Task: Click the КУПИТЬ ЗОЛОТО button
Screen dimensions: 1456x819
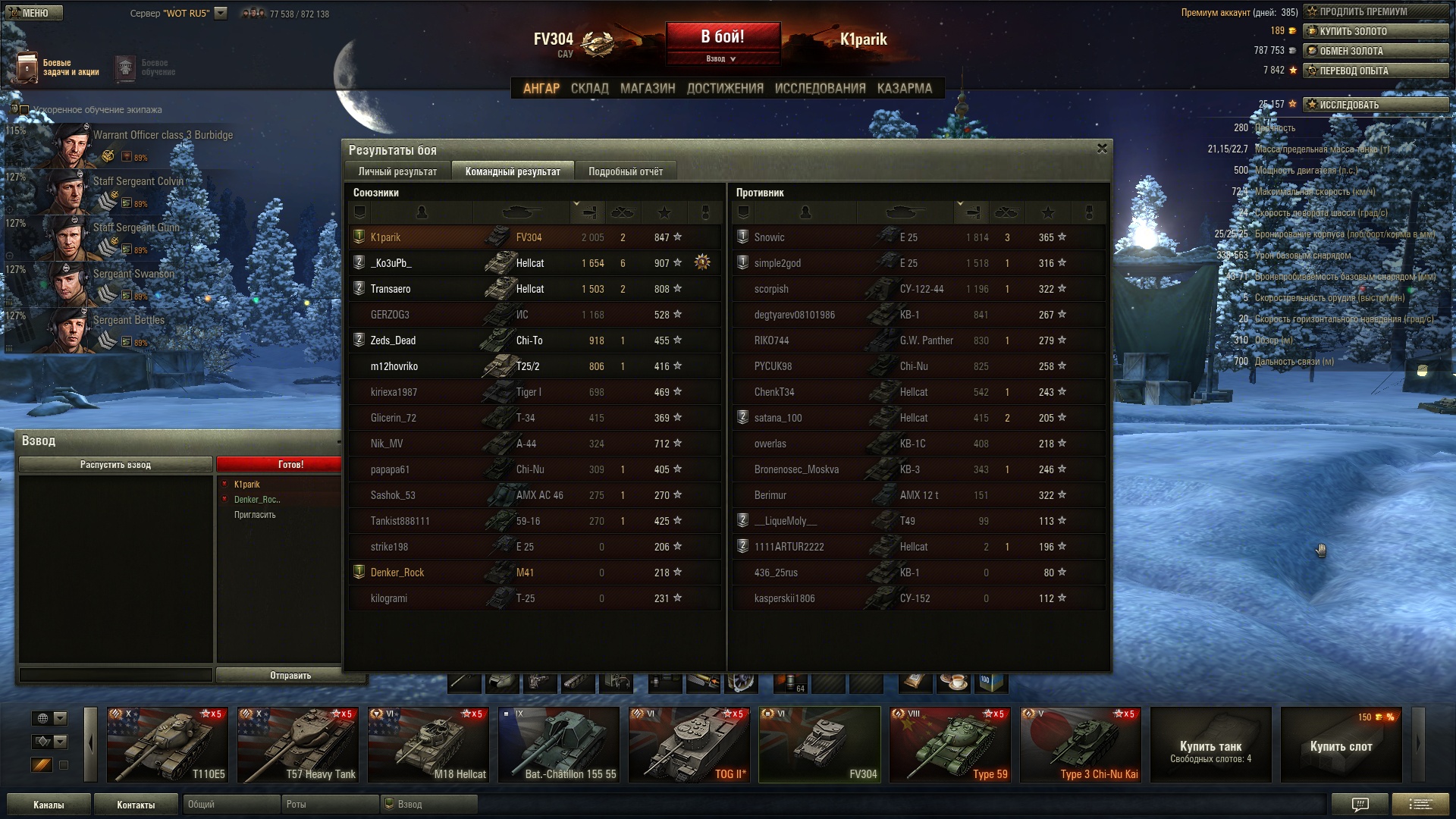Action: [x=1375, y=31]
